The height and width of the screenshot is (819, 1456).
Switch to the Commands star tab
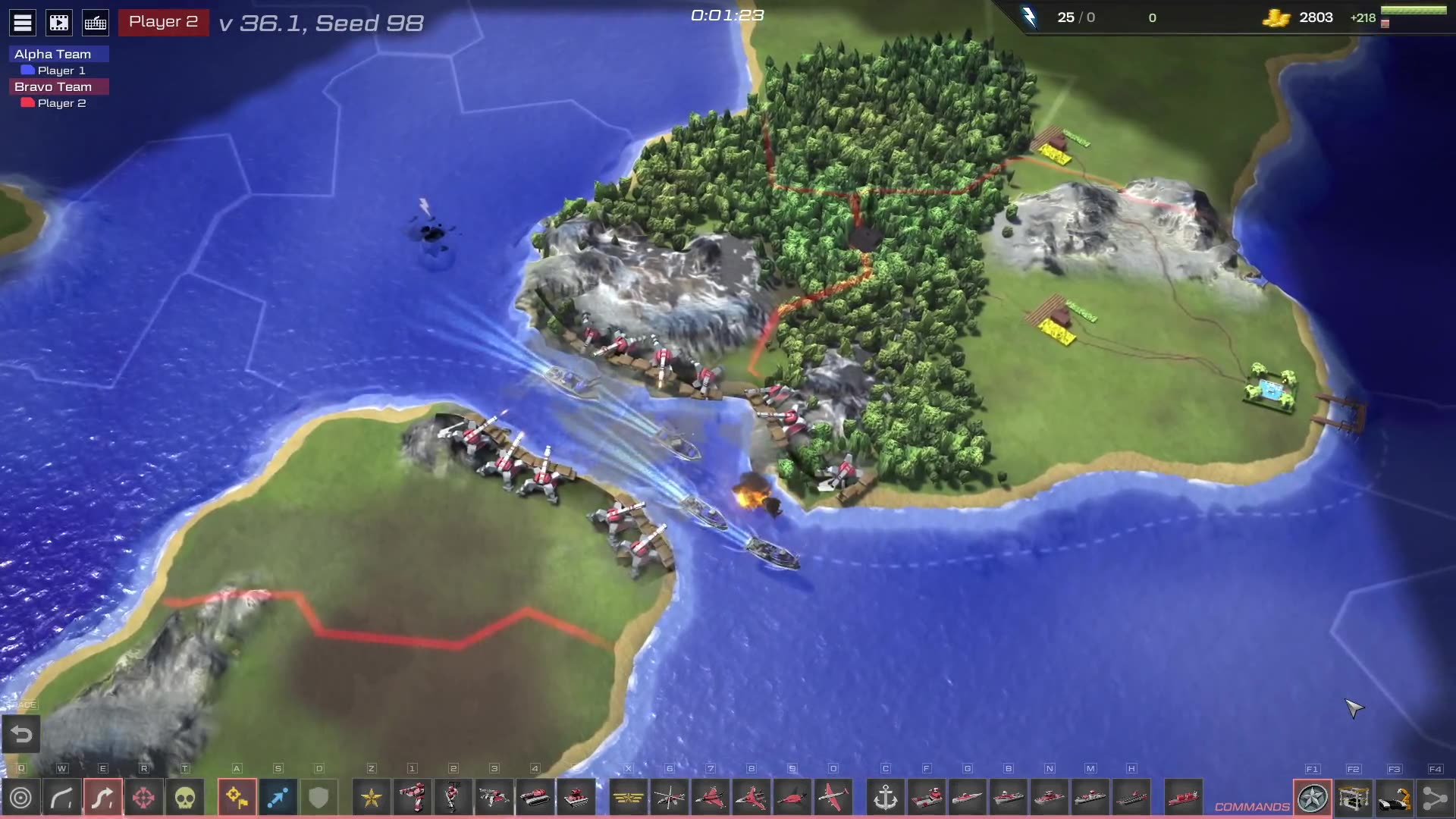1313,798
